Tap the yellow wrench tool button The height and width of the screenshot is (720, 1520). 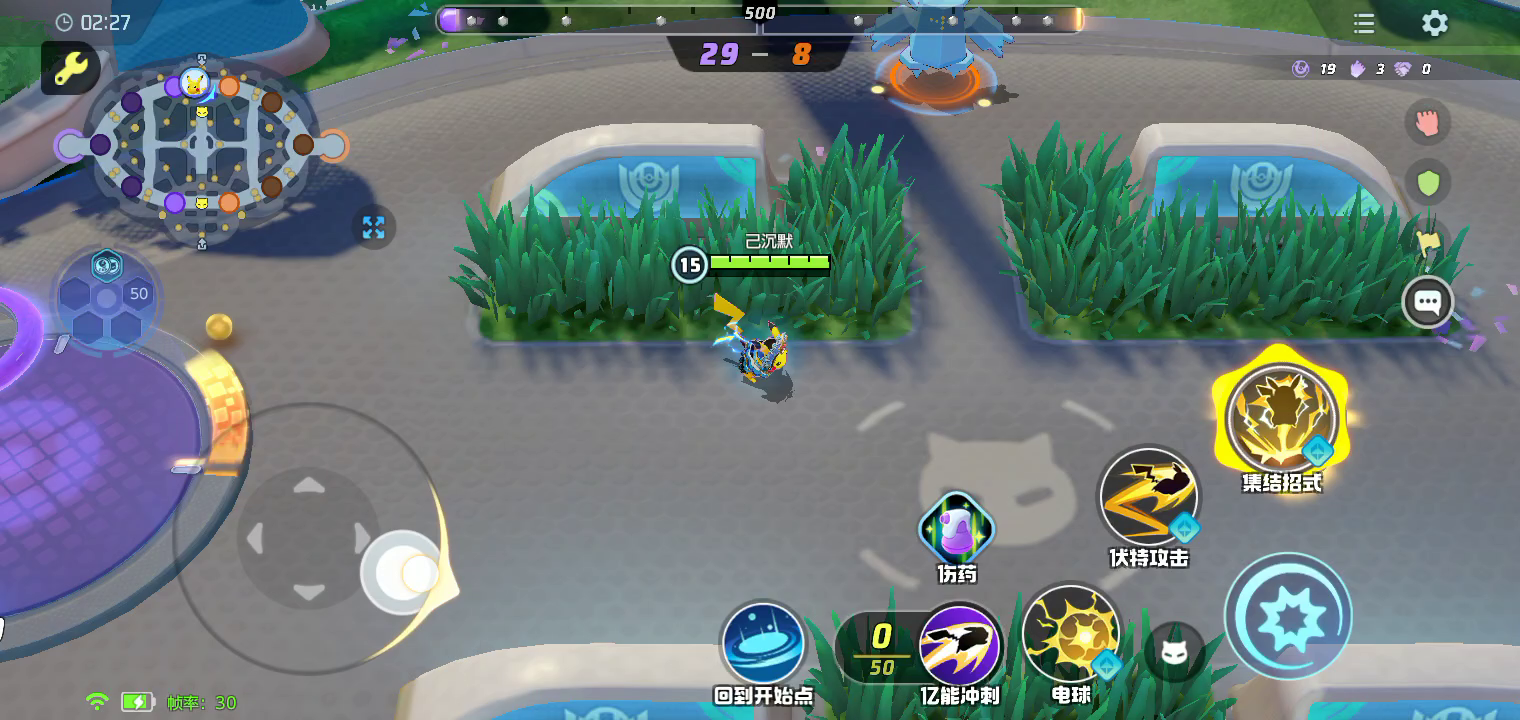coord(70,69)
